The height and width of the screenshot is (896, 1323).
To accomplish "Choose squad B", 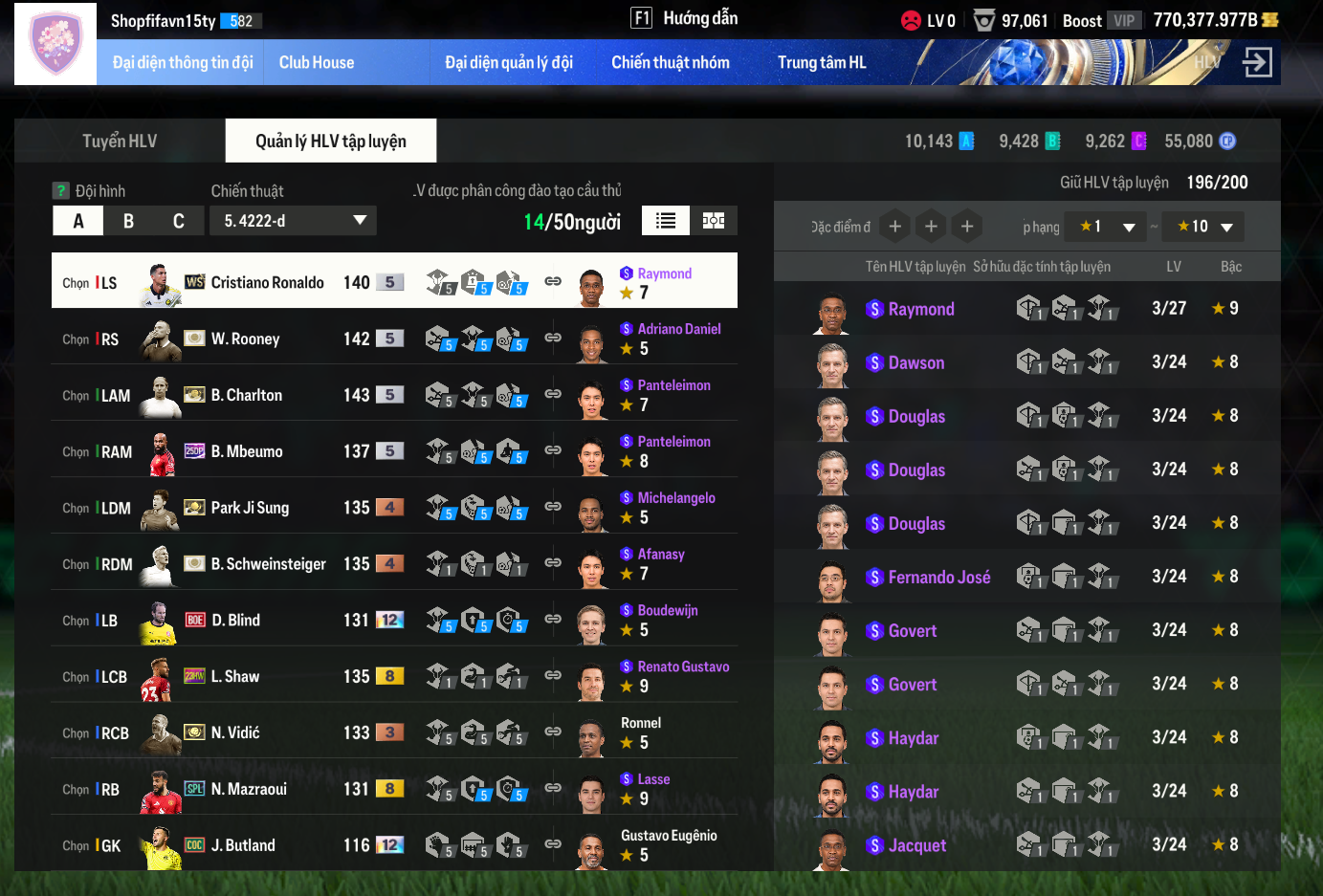I will tap(128, 221).
